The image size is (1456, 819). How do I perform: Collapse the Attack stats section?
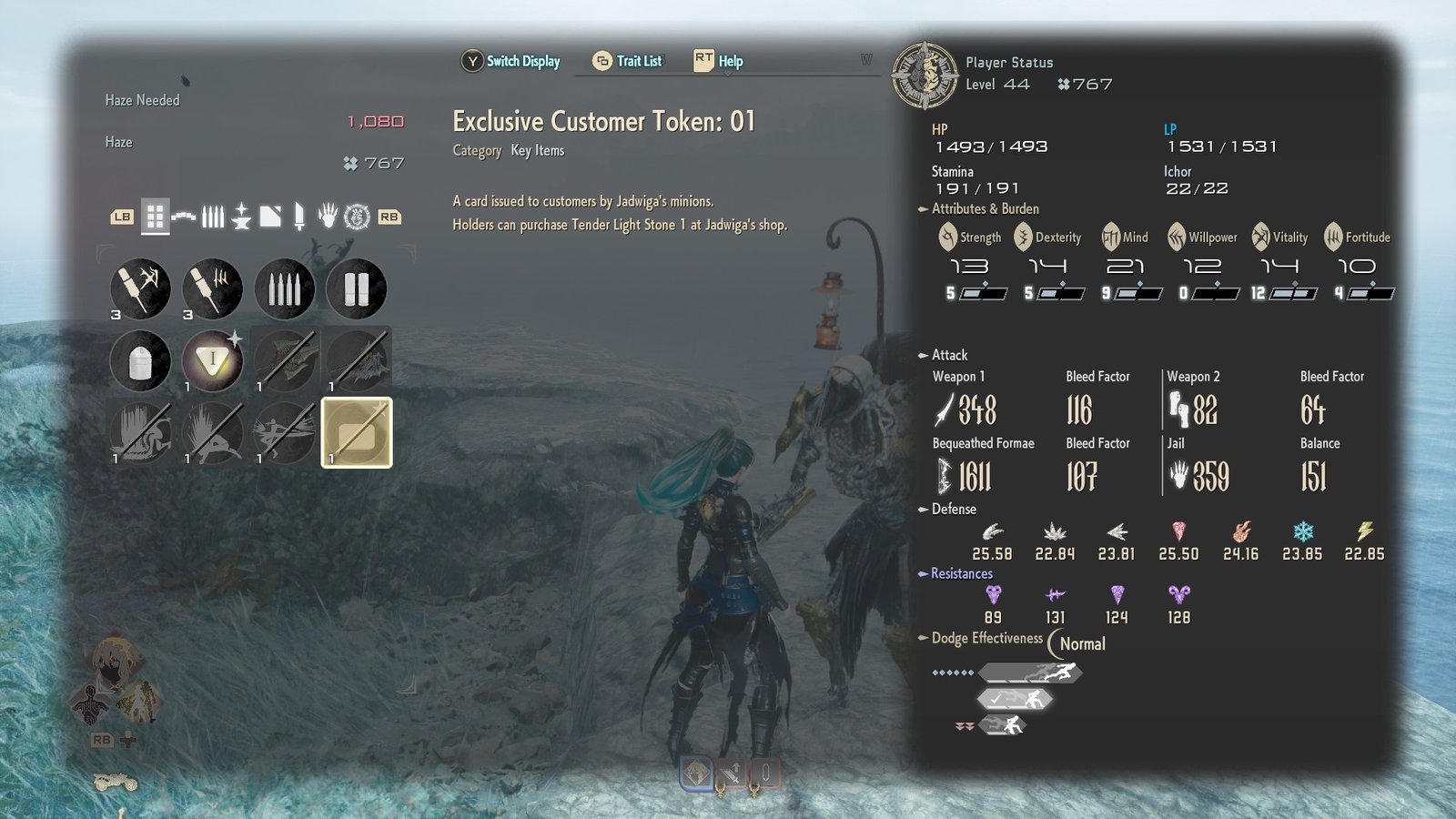pos(949,355)
